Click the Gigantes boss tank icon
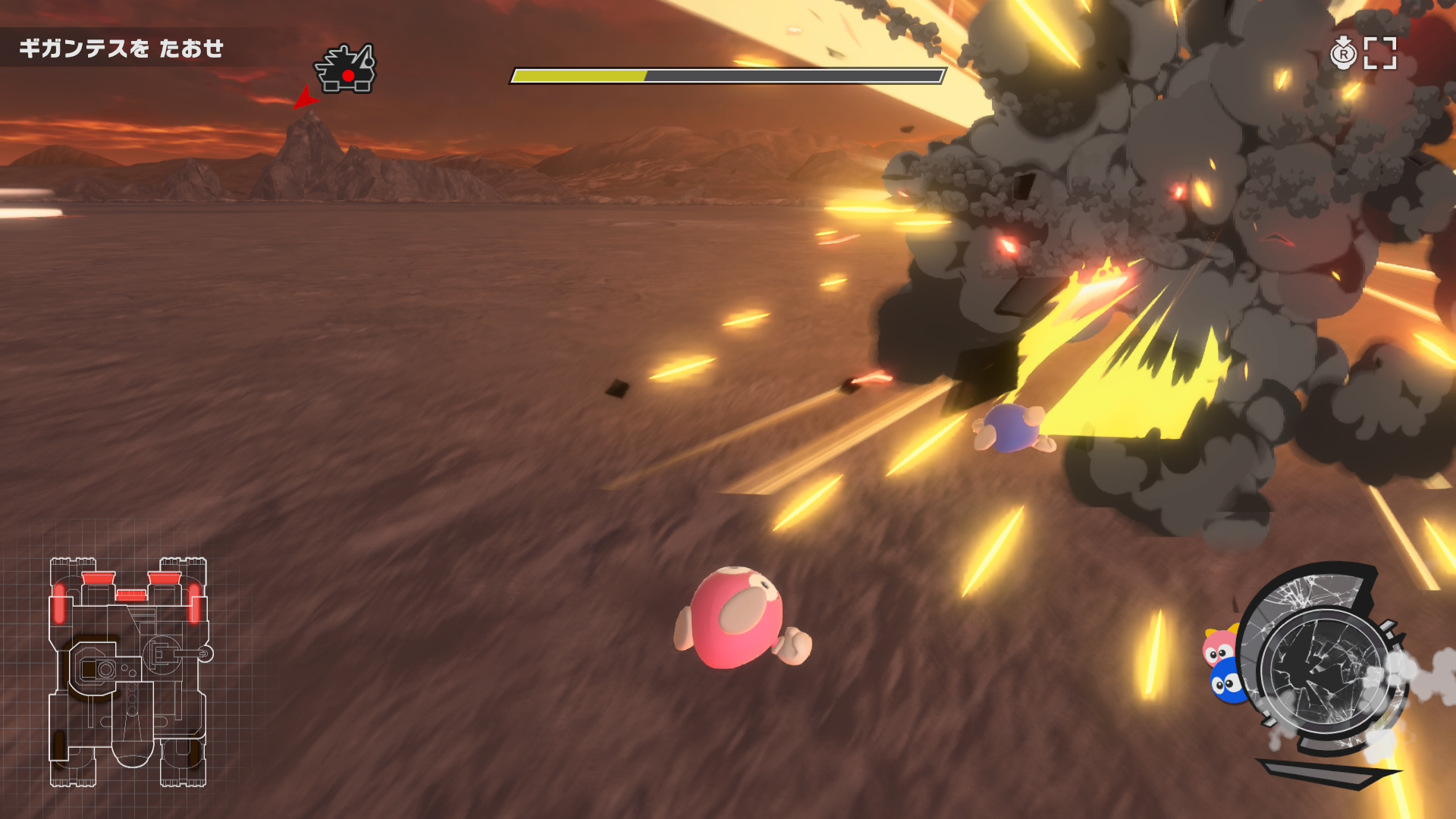The width and height of the screenshot is (1456, 819). click(346, 70)
